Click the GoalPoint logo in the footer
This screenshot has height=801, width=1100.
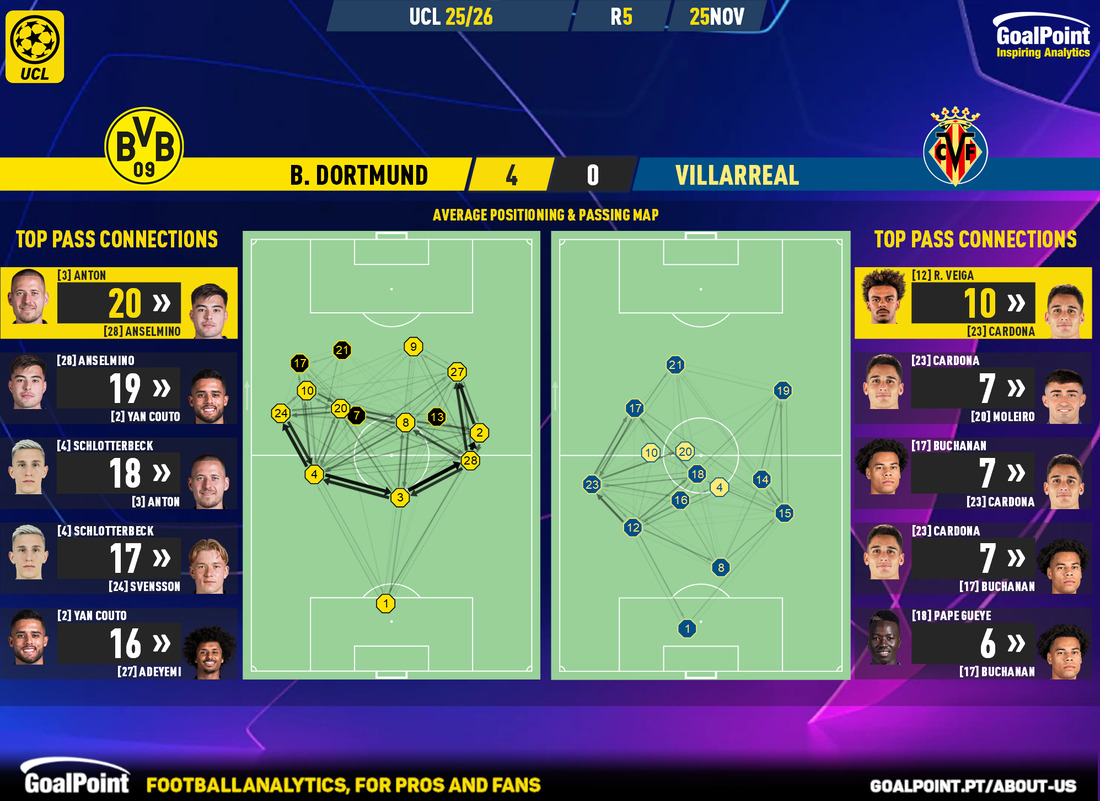click(76, 782)
